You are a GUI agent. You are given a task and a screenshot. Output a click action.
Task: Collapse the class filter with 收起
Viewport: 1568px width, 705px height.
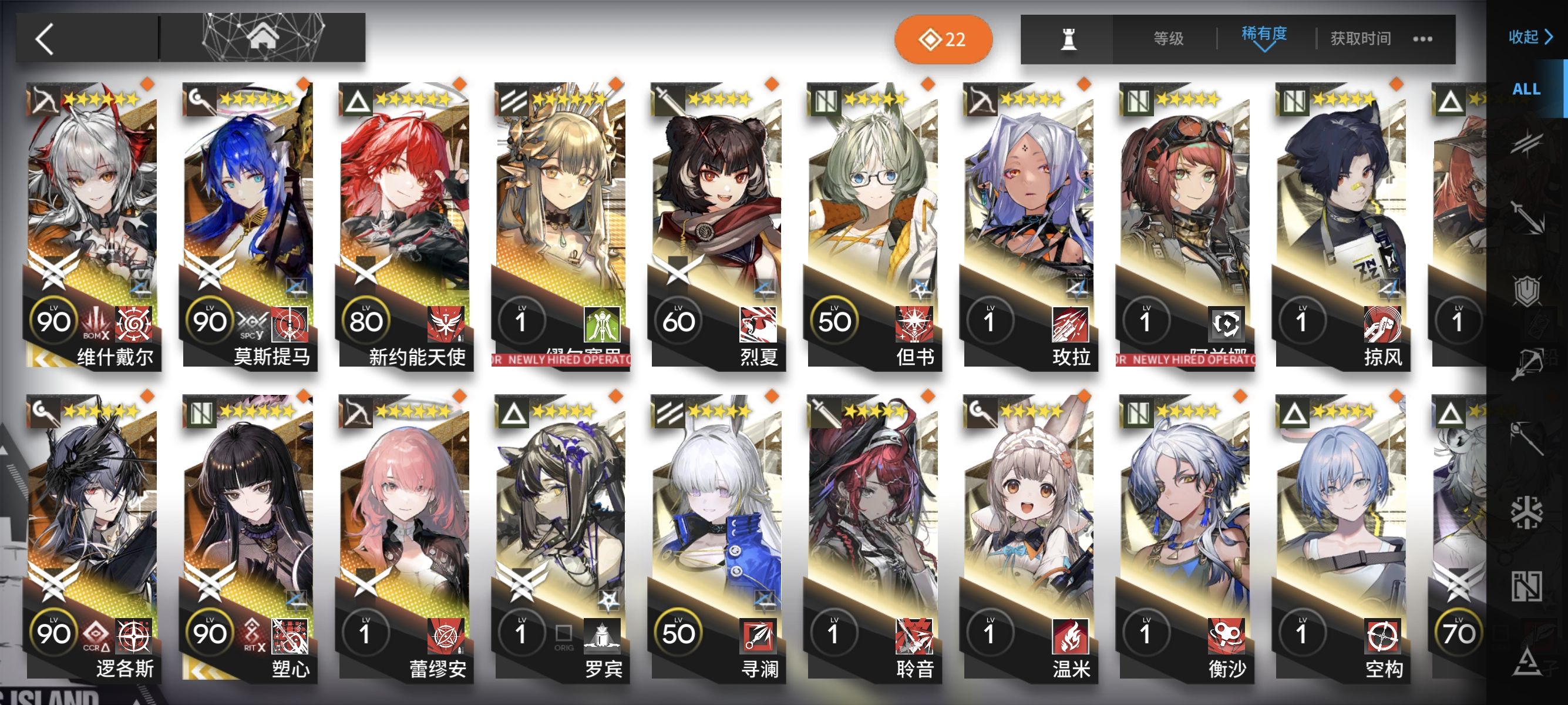1529,37
